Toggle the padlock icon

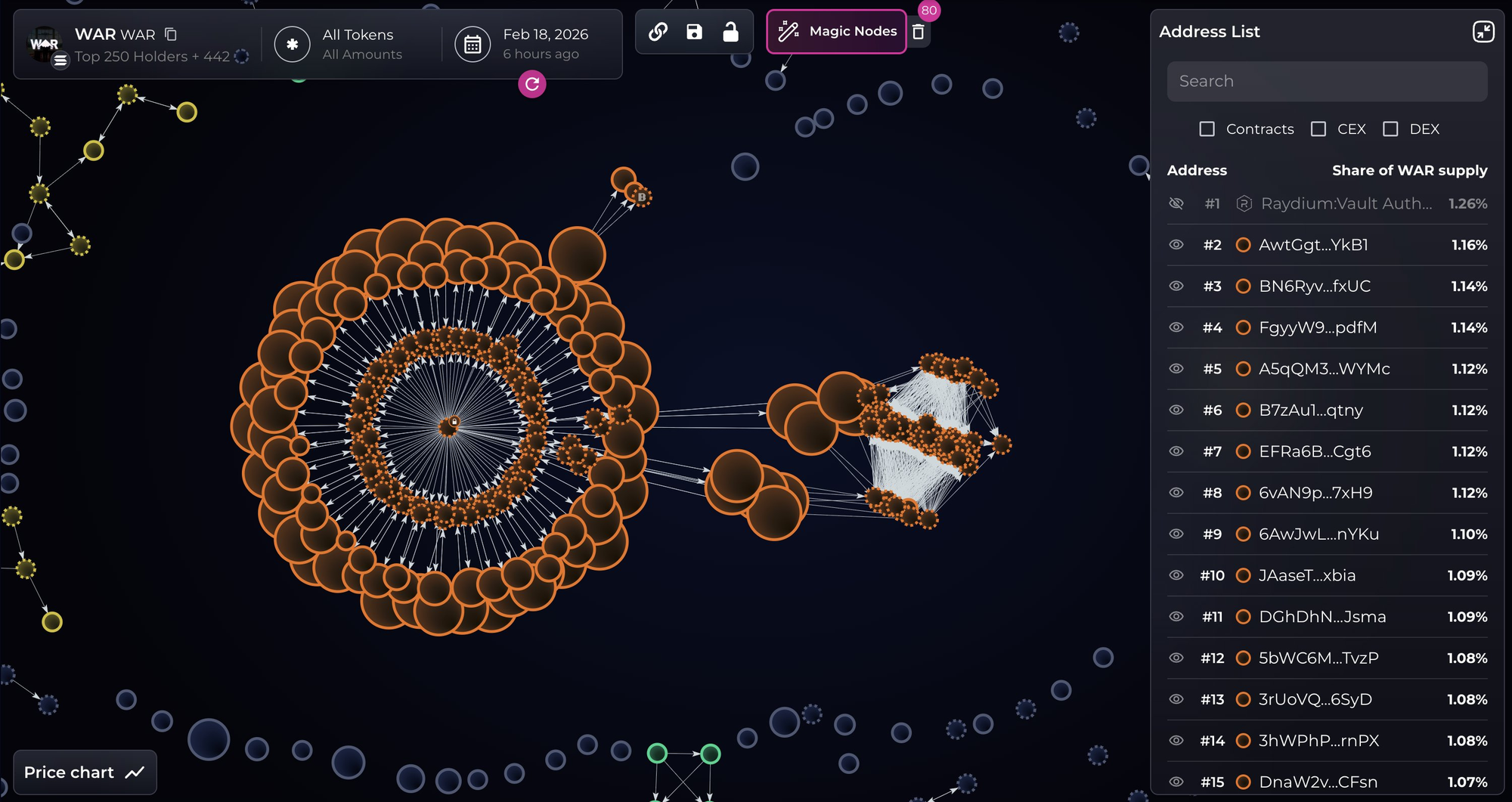click(730, 32)
